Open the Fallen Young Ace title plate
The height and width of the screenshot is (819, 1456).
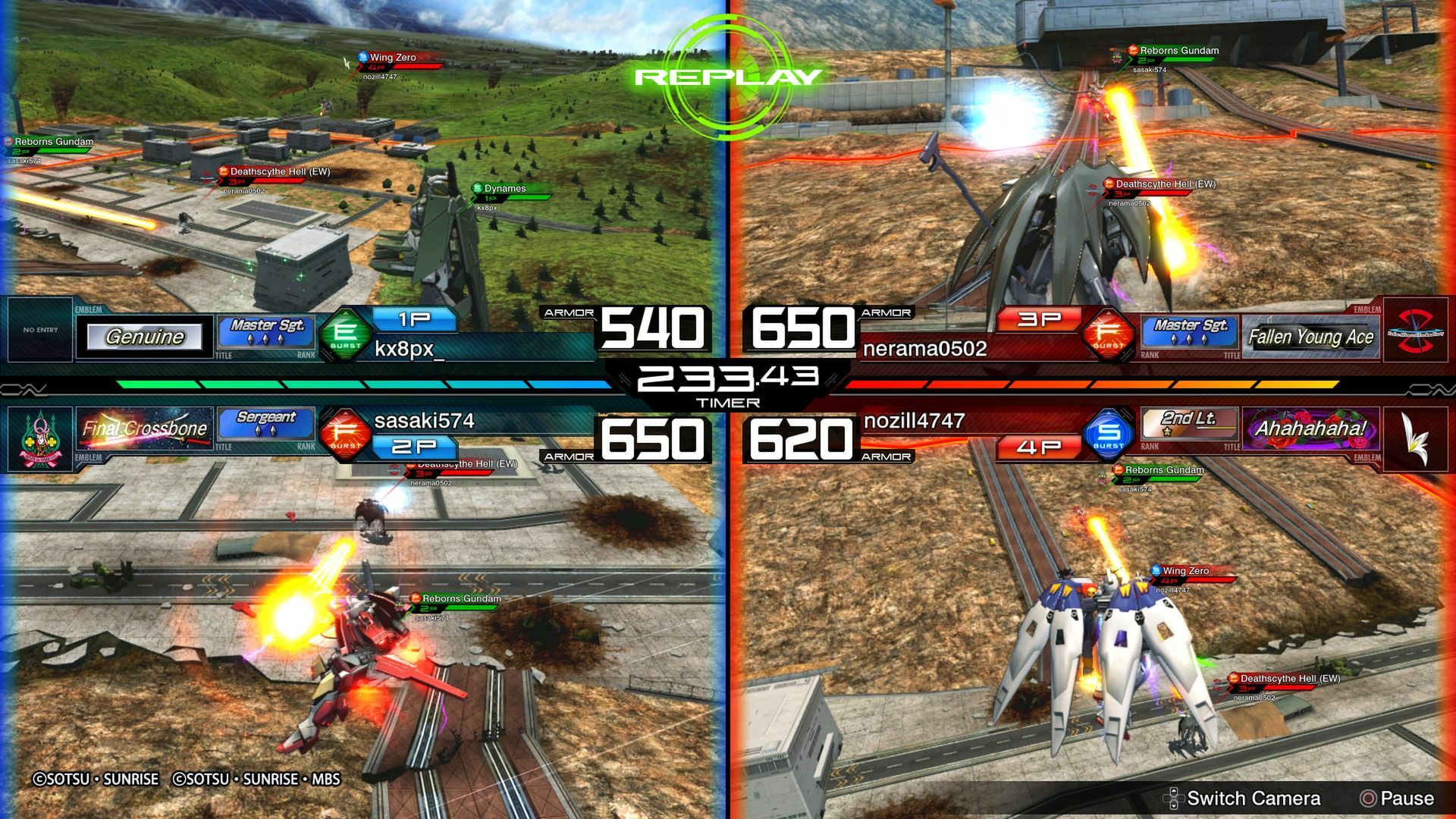[1310, 336]
